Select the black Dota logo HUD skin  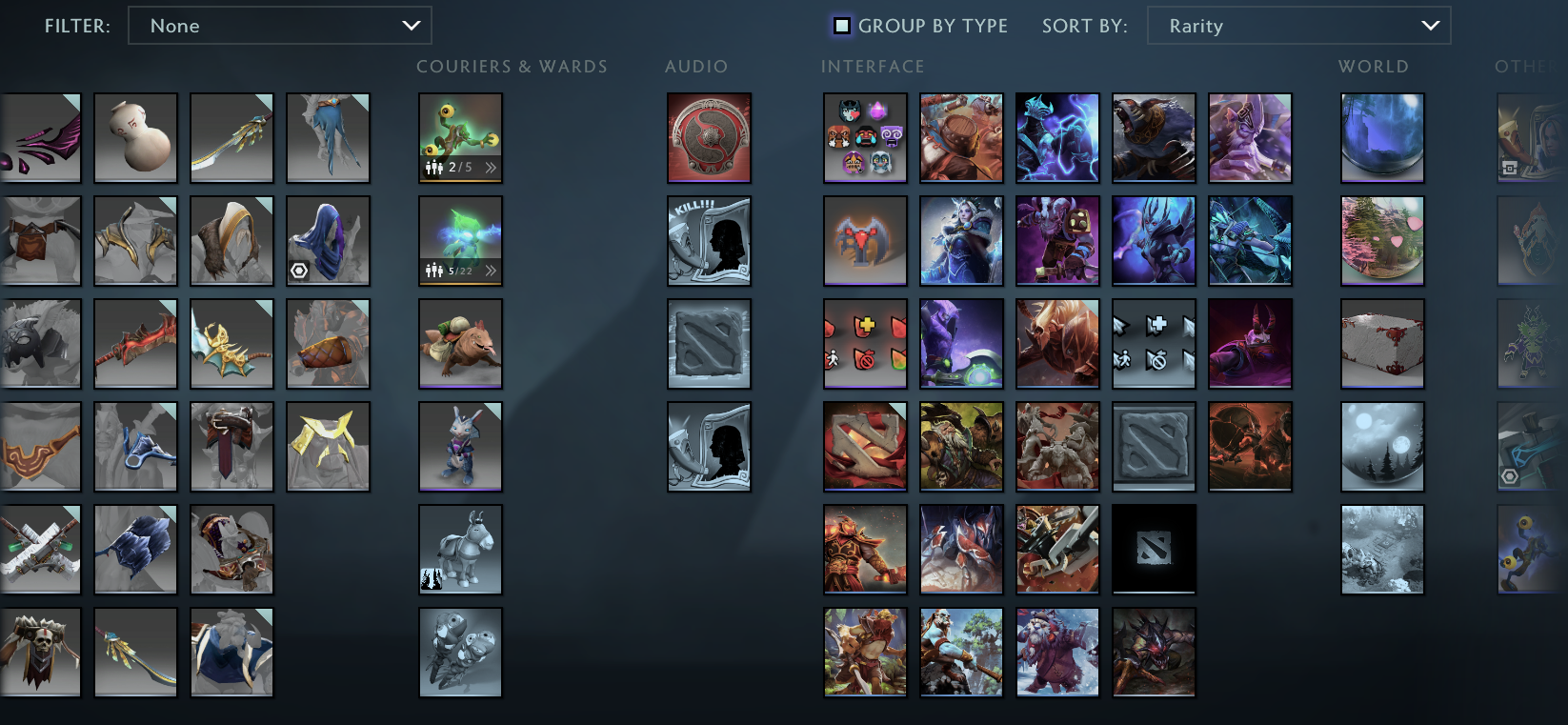pos(1154,550)
